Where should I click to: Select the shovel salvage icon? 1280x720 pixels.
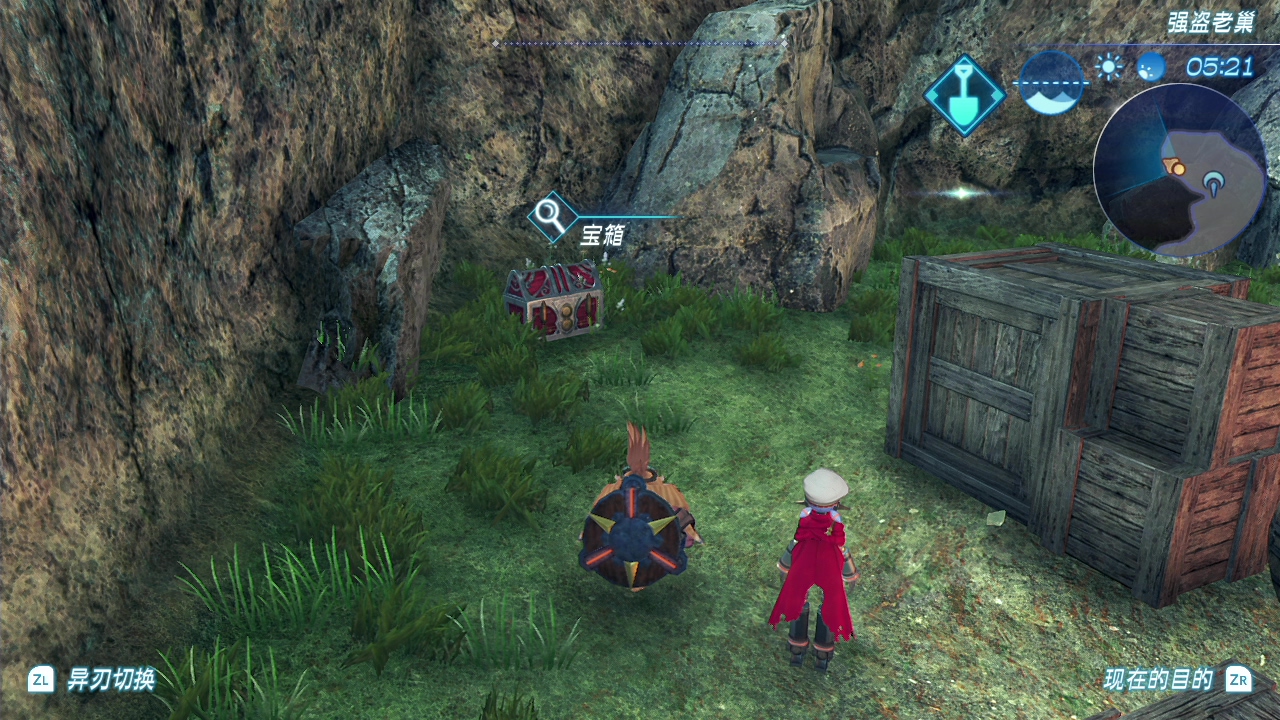964,95
